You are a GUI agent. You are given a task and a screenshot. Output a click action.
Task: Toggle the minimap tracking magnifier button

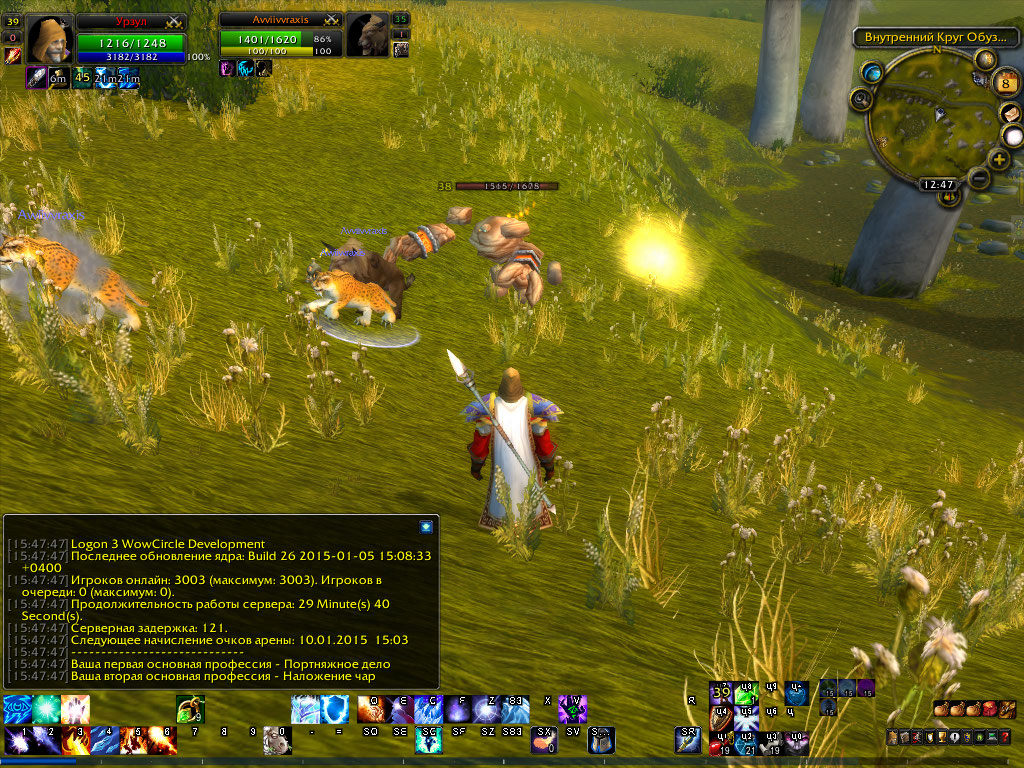861,98
